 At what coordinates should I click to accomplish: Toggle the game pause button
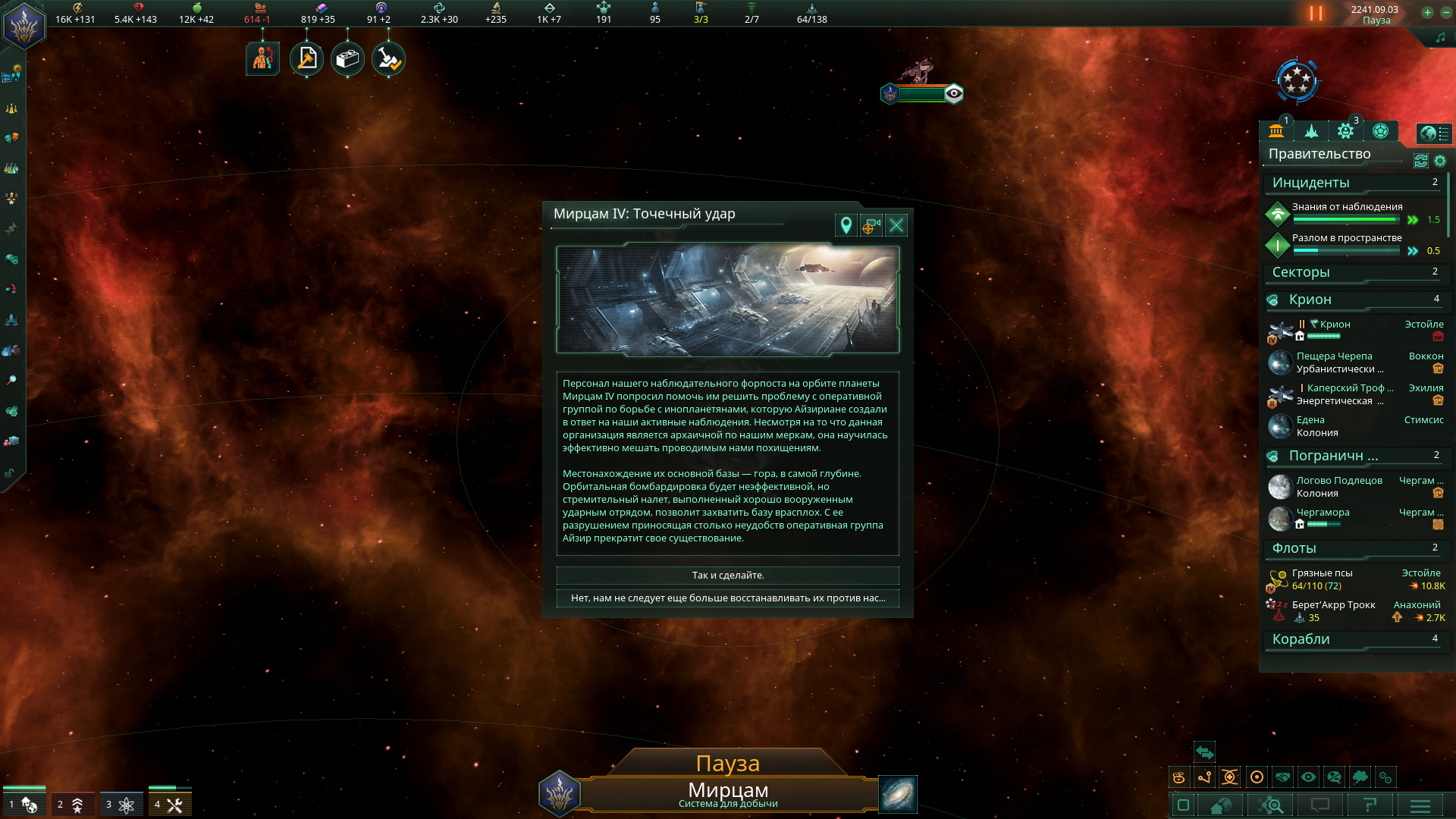point(1316,14)
